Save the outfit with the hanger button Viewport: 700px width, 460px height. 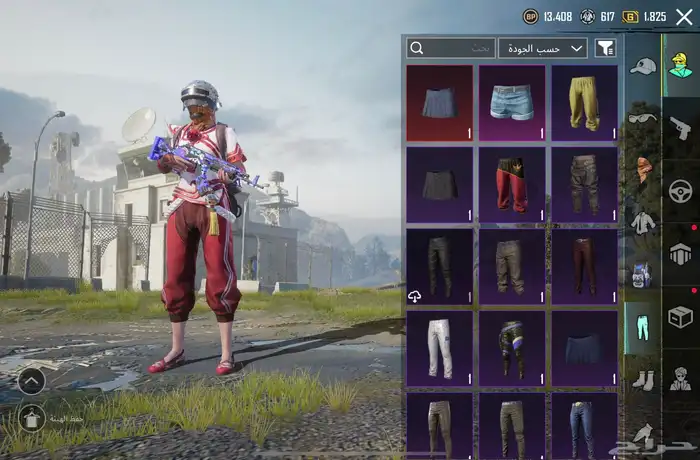(x=32, y=417)
